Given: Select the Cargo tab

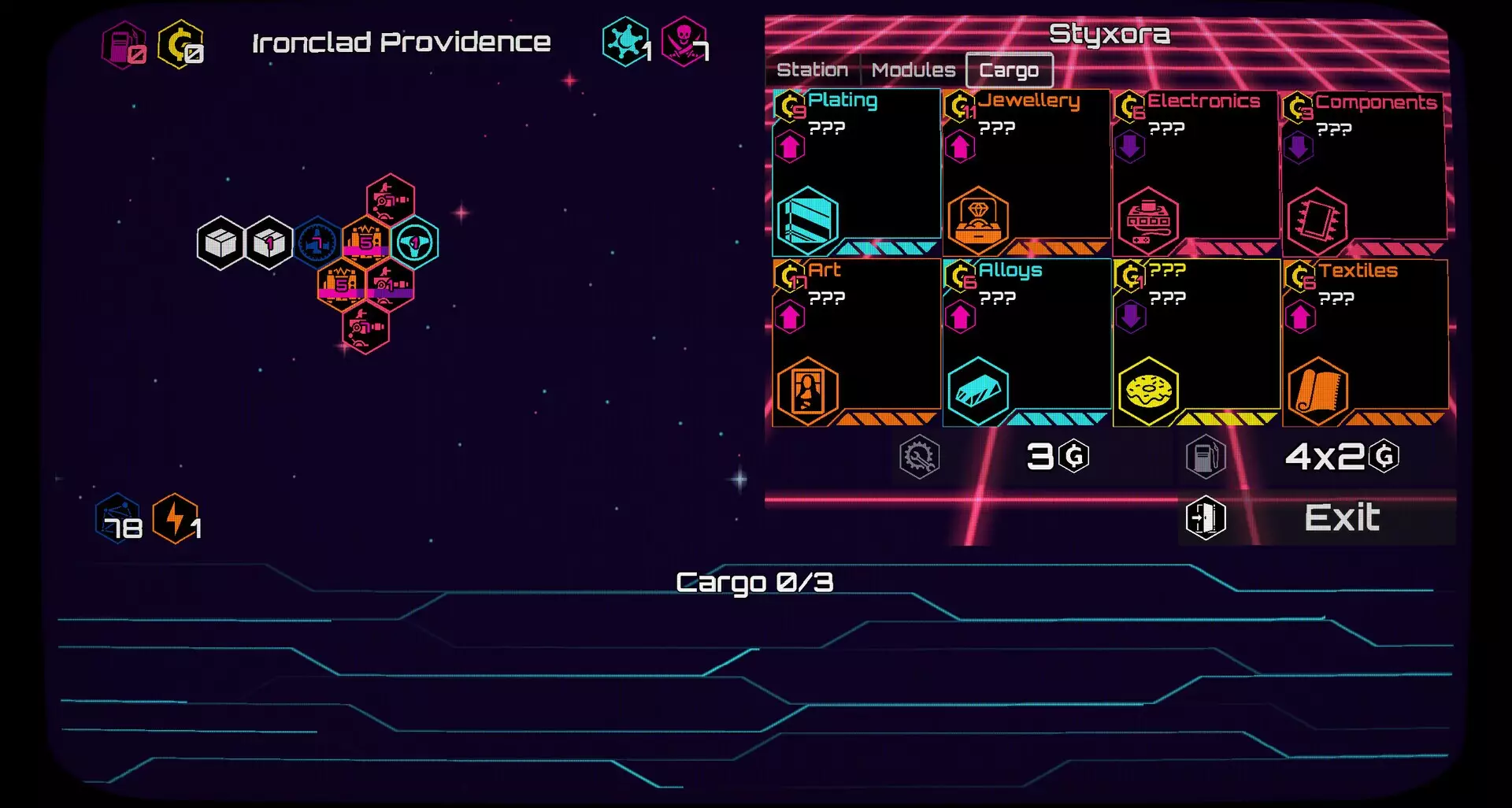Looking at the screenshot, I should click(x=1009, y=70).
